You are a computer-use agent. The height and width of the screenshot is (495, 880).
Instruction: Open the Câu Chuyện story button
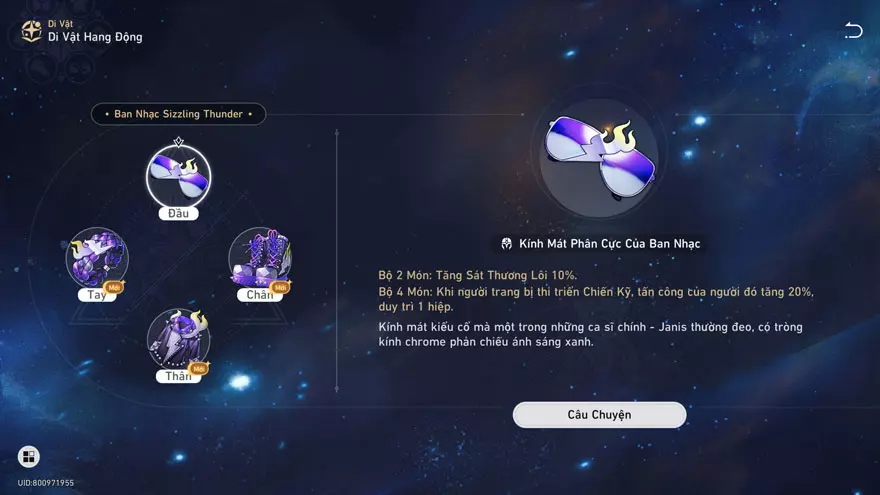click(x=599, y=414)
